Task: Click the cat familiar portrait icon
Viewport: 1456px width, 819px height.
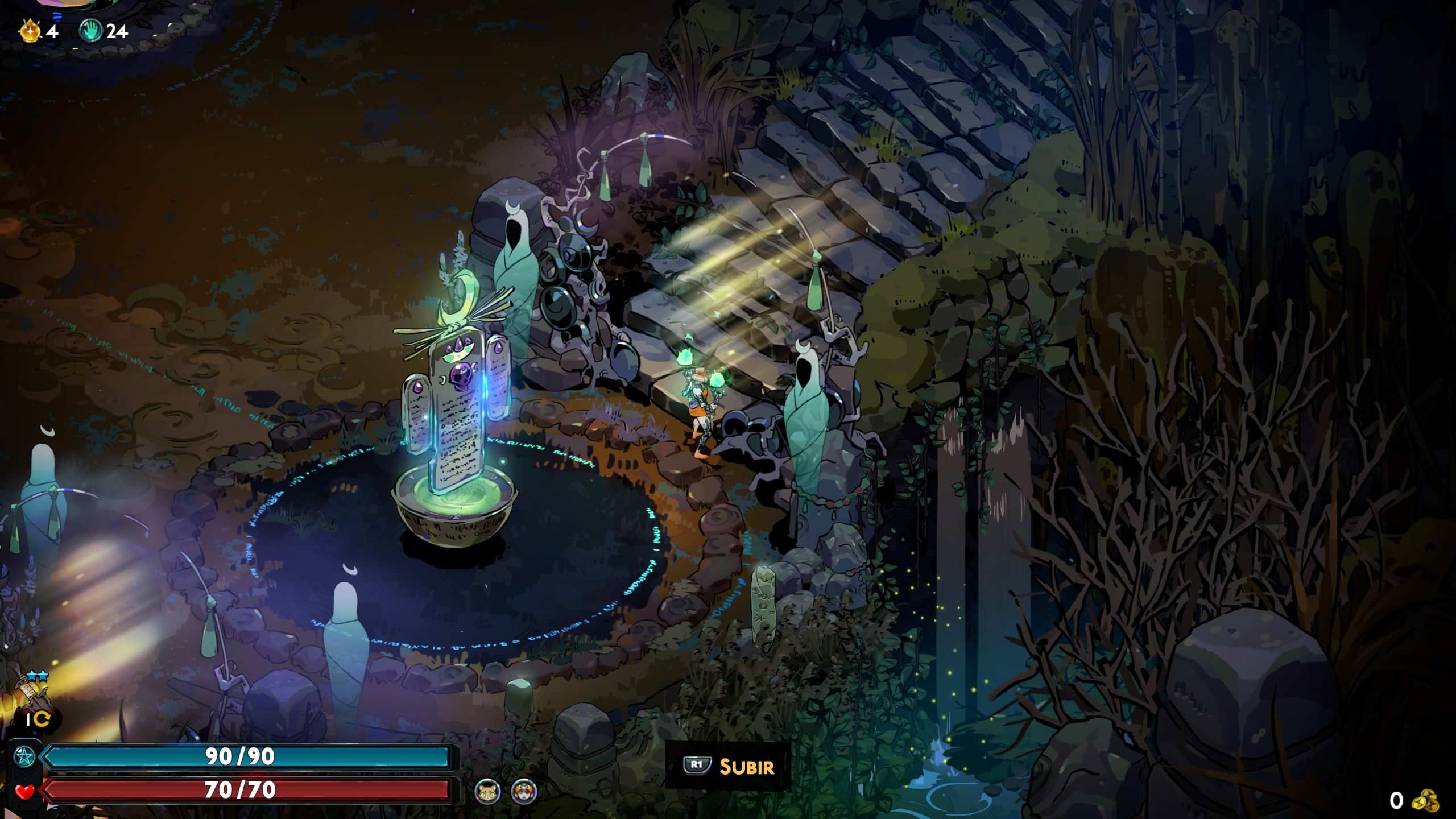Action: click(x=487, y=791)
